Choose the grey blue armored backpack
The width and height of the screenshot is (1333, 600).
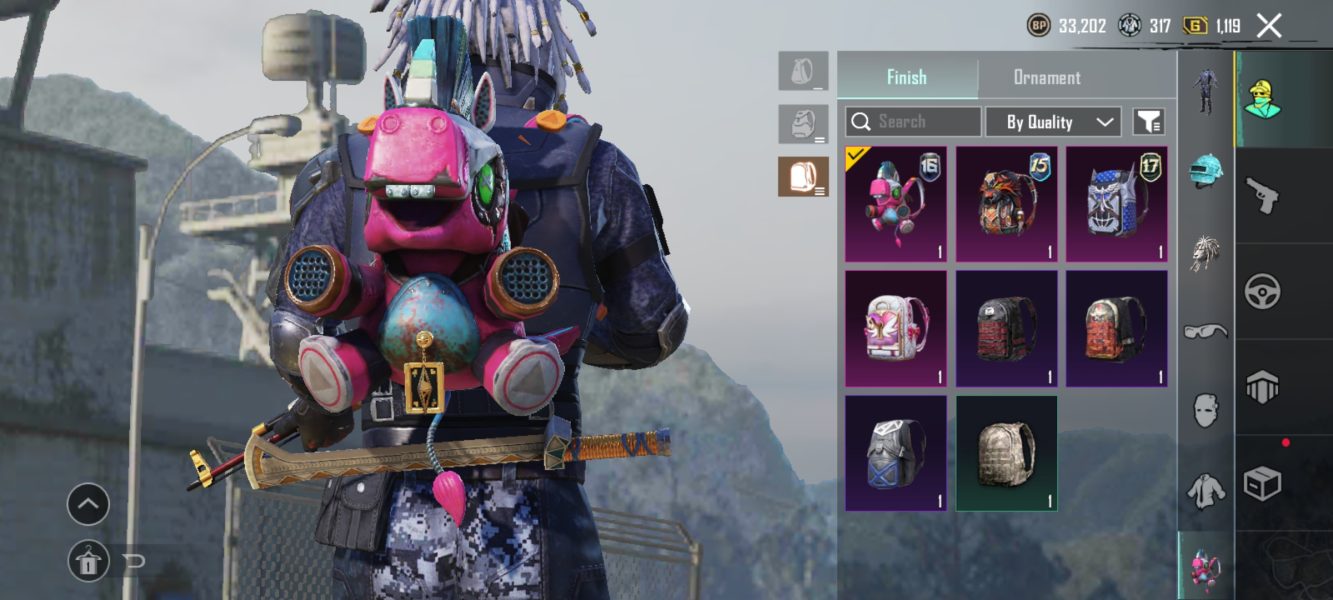(896, 453)
